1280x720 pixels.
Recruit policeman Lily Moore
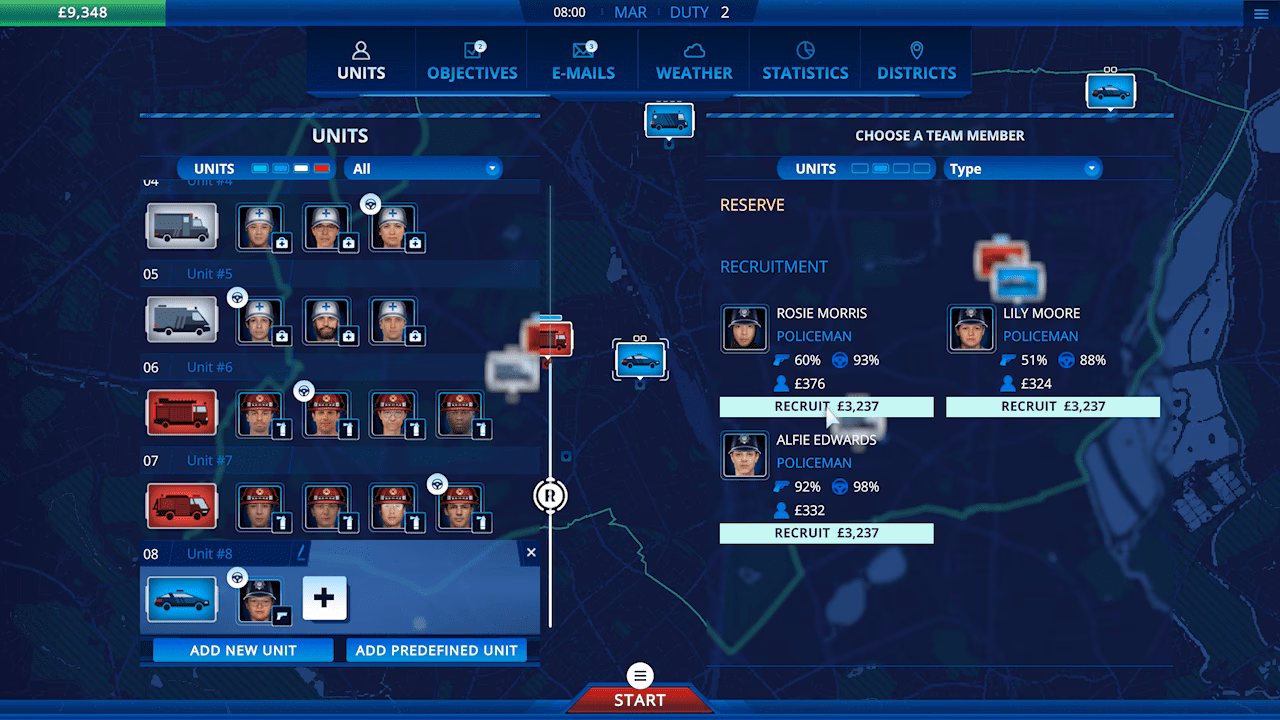1053,407
